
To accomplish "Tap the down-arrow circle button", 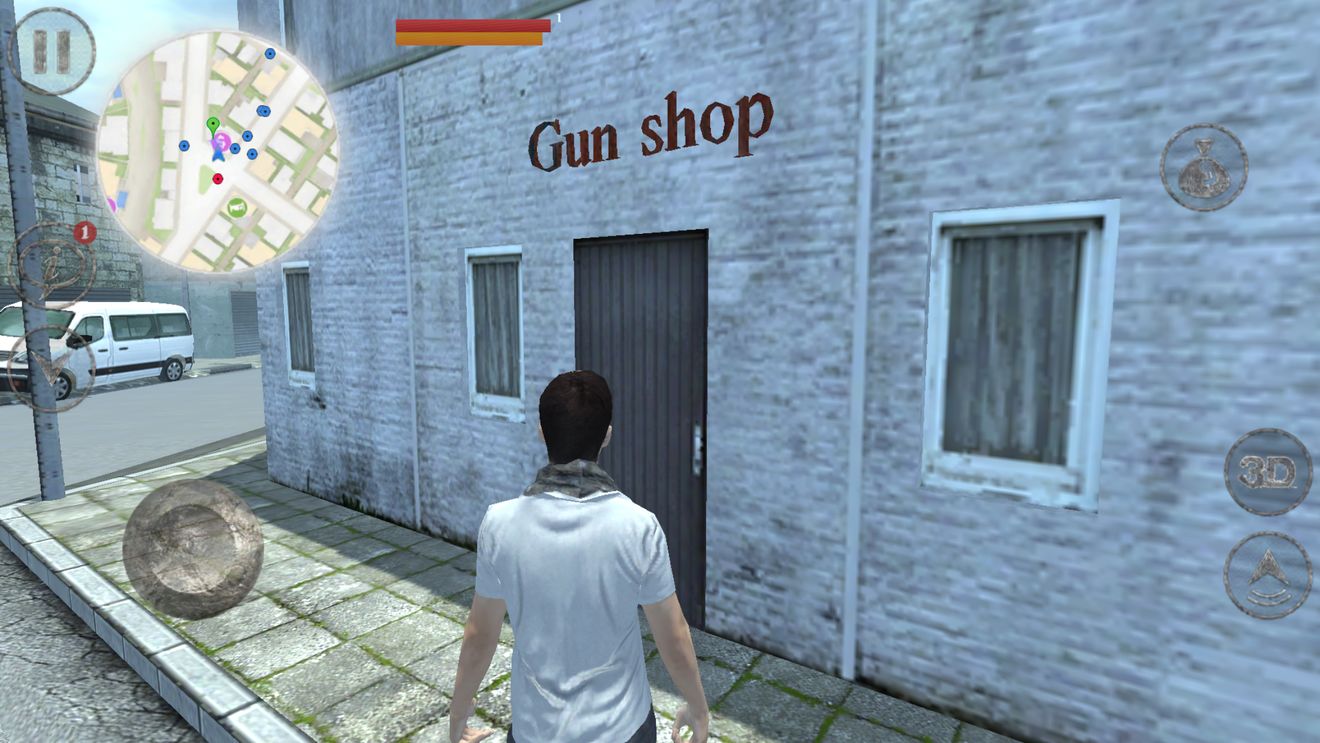I will [50, 367].
